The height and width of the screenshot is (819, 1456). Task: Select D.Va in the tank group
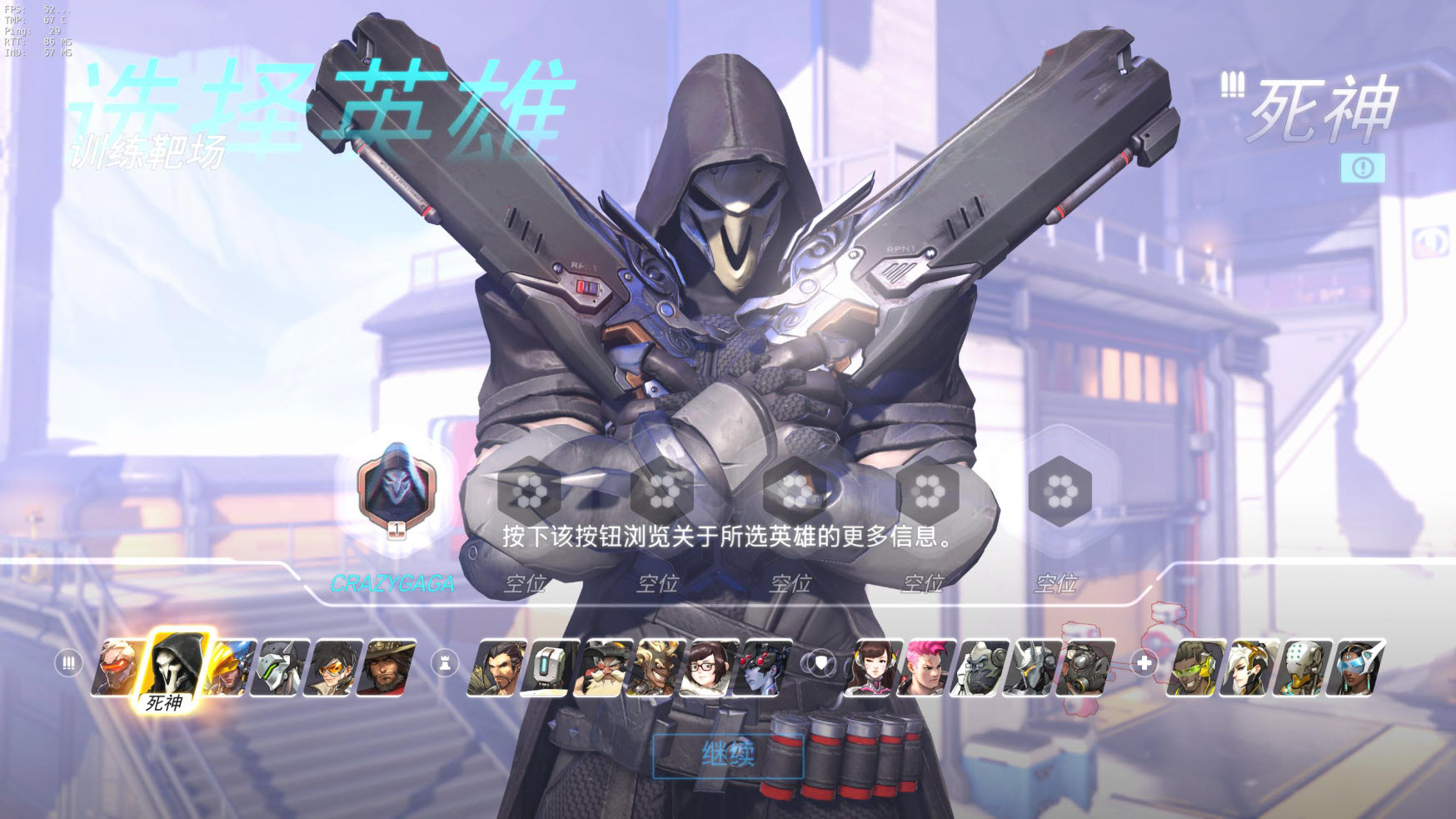click(x=871, y=667)
